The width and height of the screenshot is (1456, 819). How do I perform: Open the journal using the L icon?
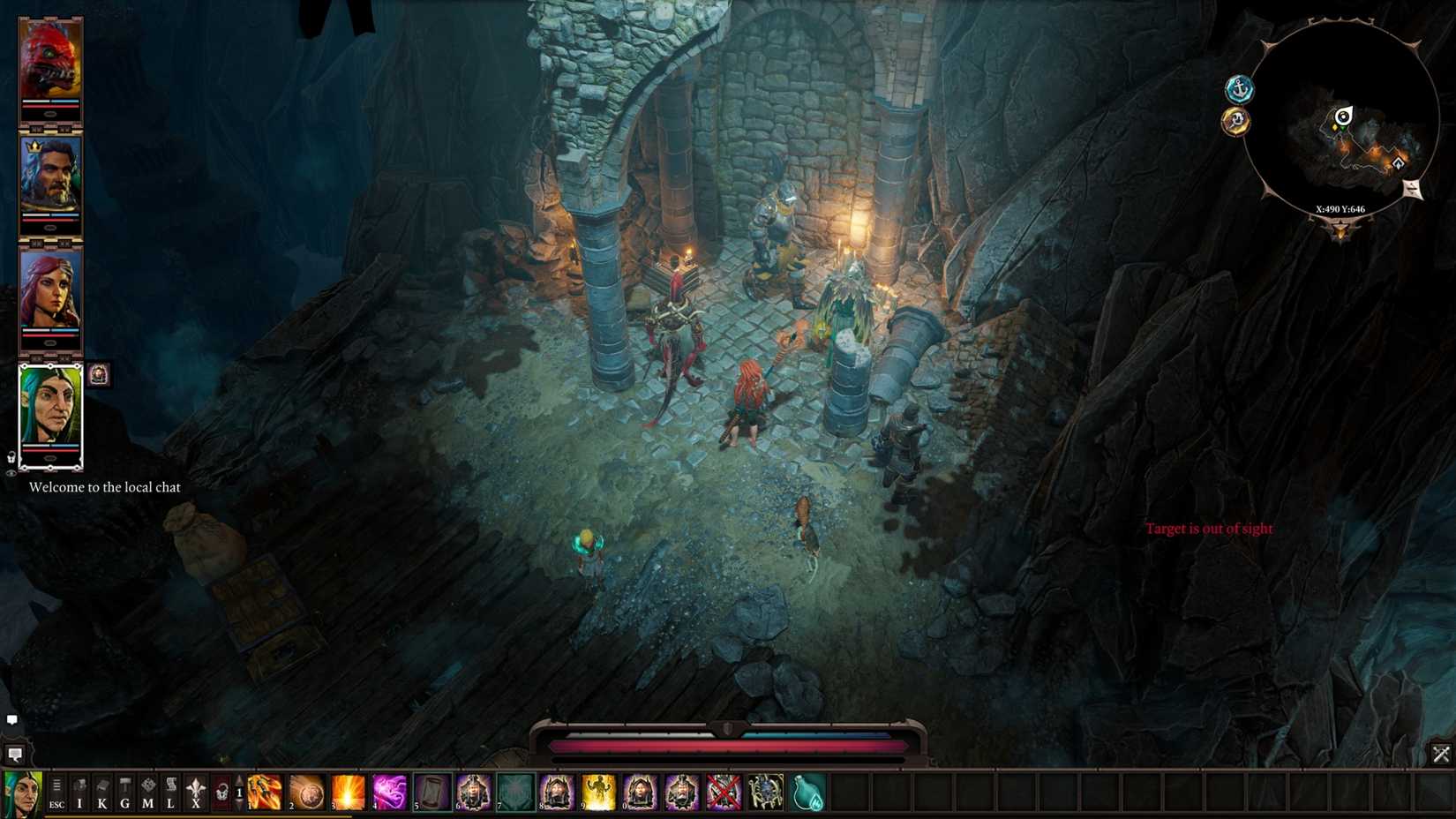(169, 793)
